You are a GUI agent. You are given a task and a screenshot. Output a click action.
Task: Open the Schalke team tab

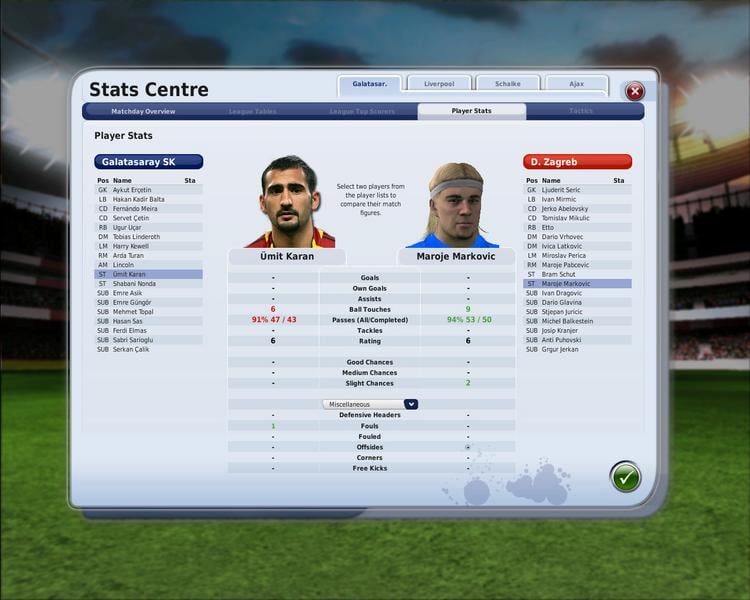tap(508, 84)
